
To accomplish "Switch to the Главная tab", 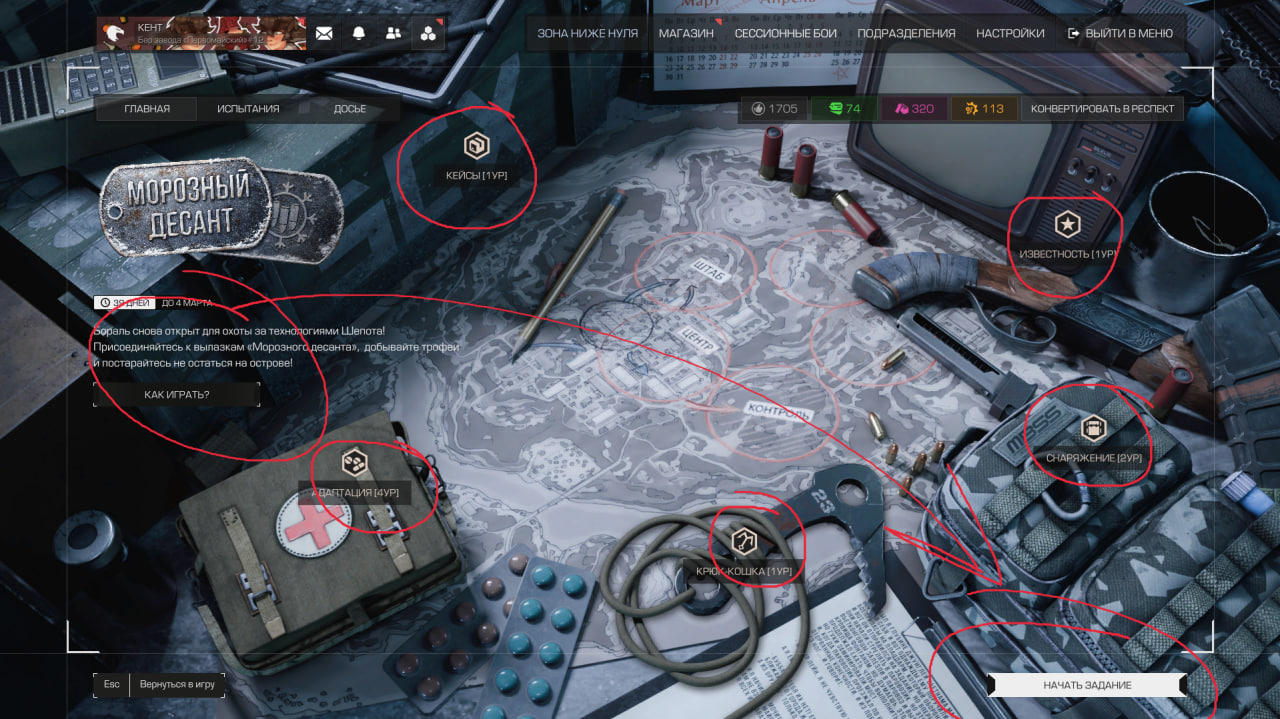I will click(x=147, y=109).
